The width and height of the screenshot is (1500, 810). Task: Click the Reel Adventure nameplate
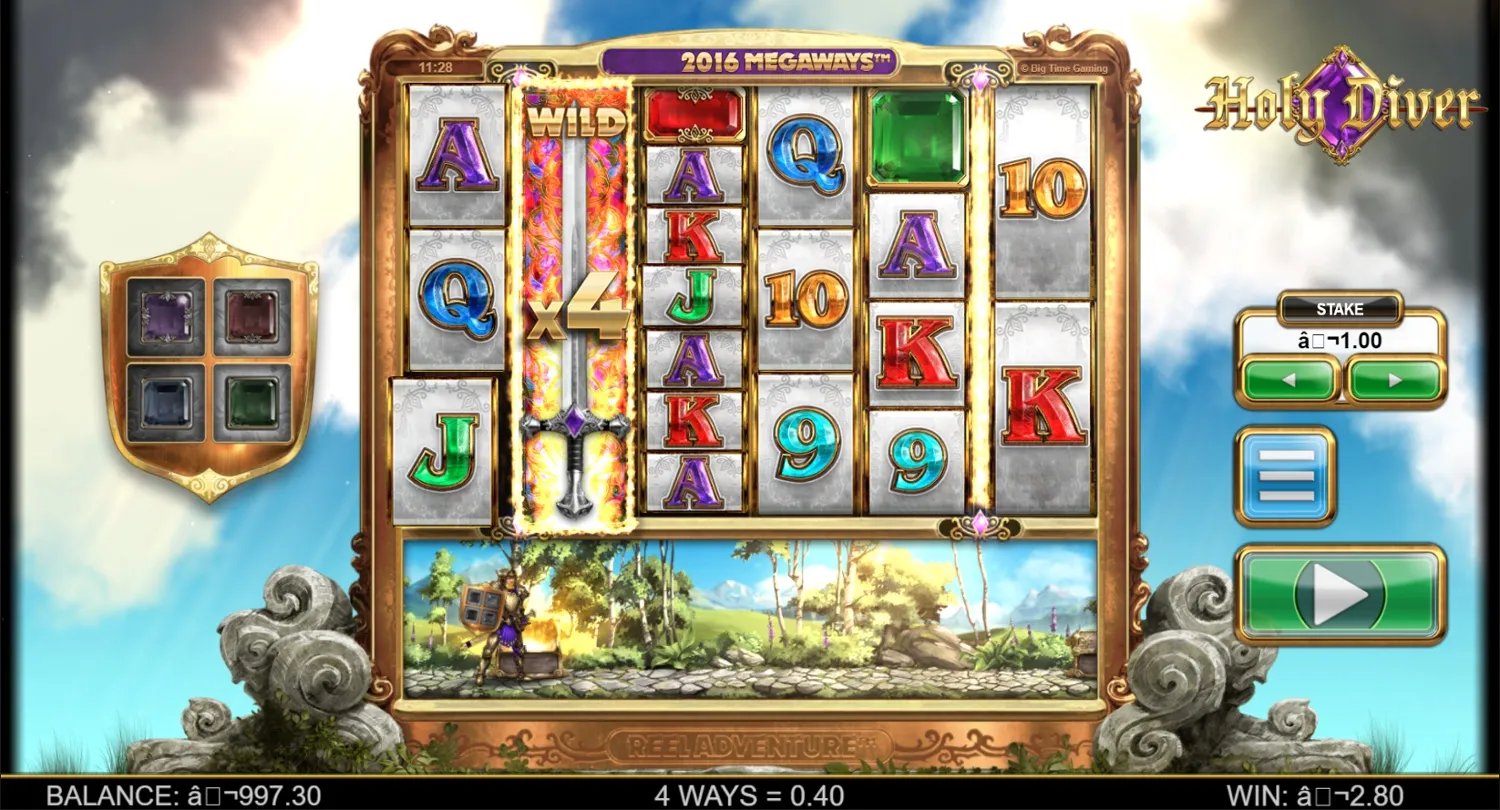pyautogui.click(x=750, y=742)
